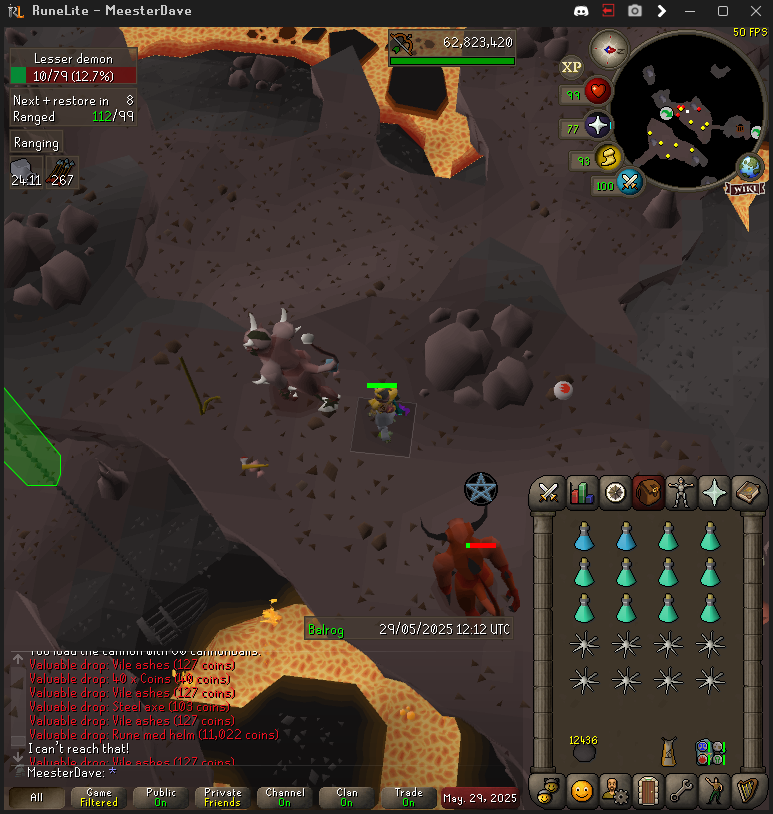Open the Logout door tab
The image size is (773, 814).
pos(647,792)
